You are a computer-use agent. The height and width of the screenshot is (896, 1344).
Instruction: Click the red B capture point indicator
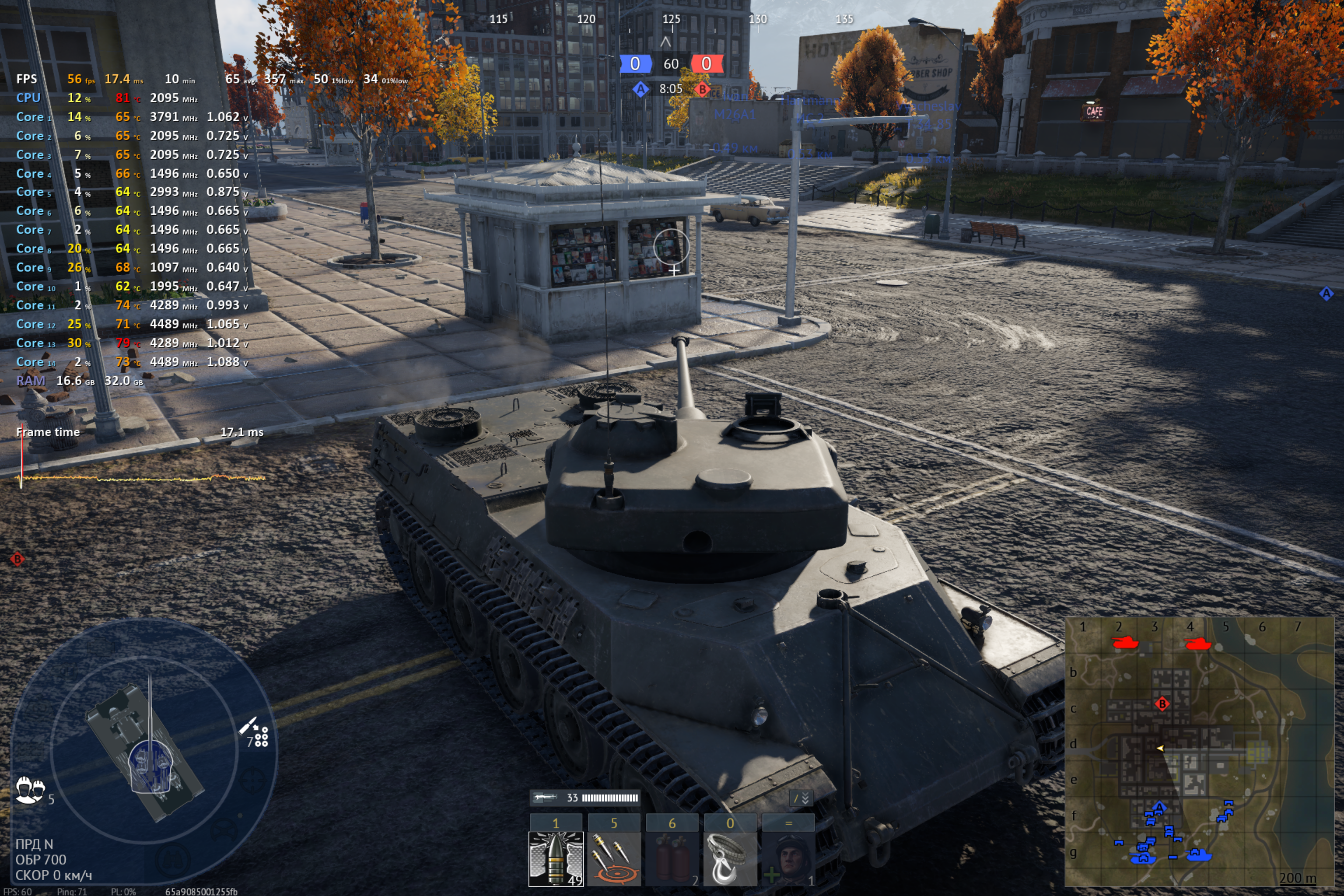click(x=702, y=89)
